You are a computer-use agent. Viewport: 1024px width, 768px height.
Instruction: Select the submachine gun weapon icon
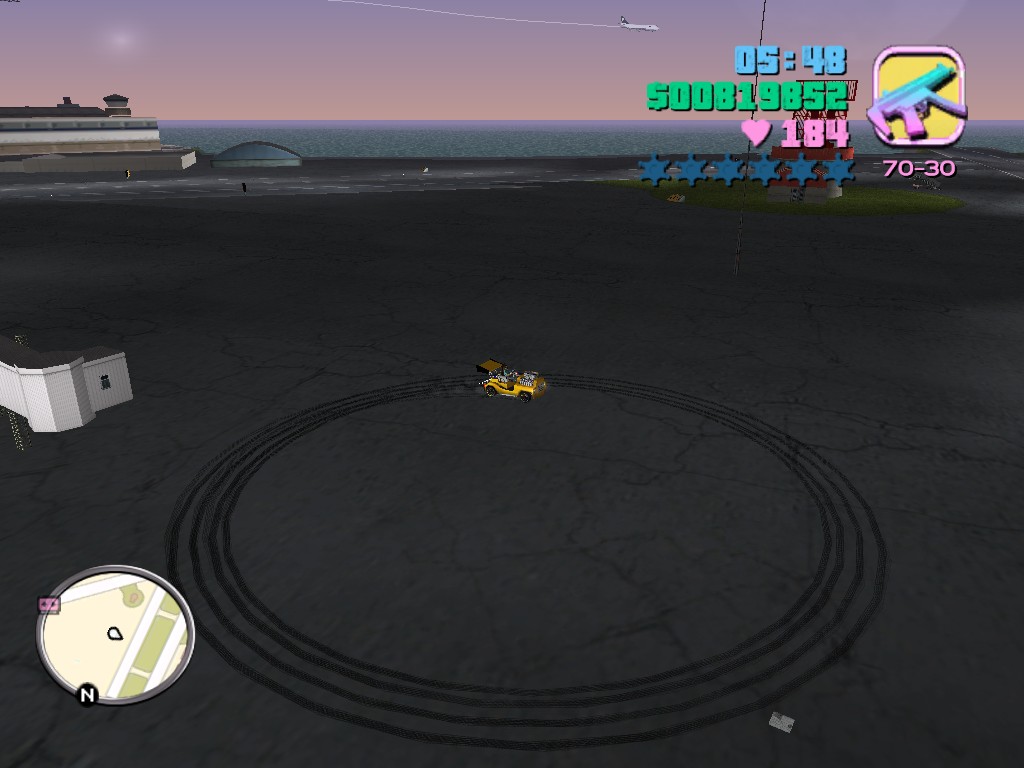coord(919,96)
